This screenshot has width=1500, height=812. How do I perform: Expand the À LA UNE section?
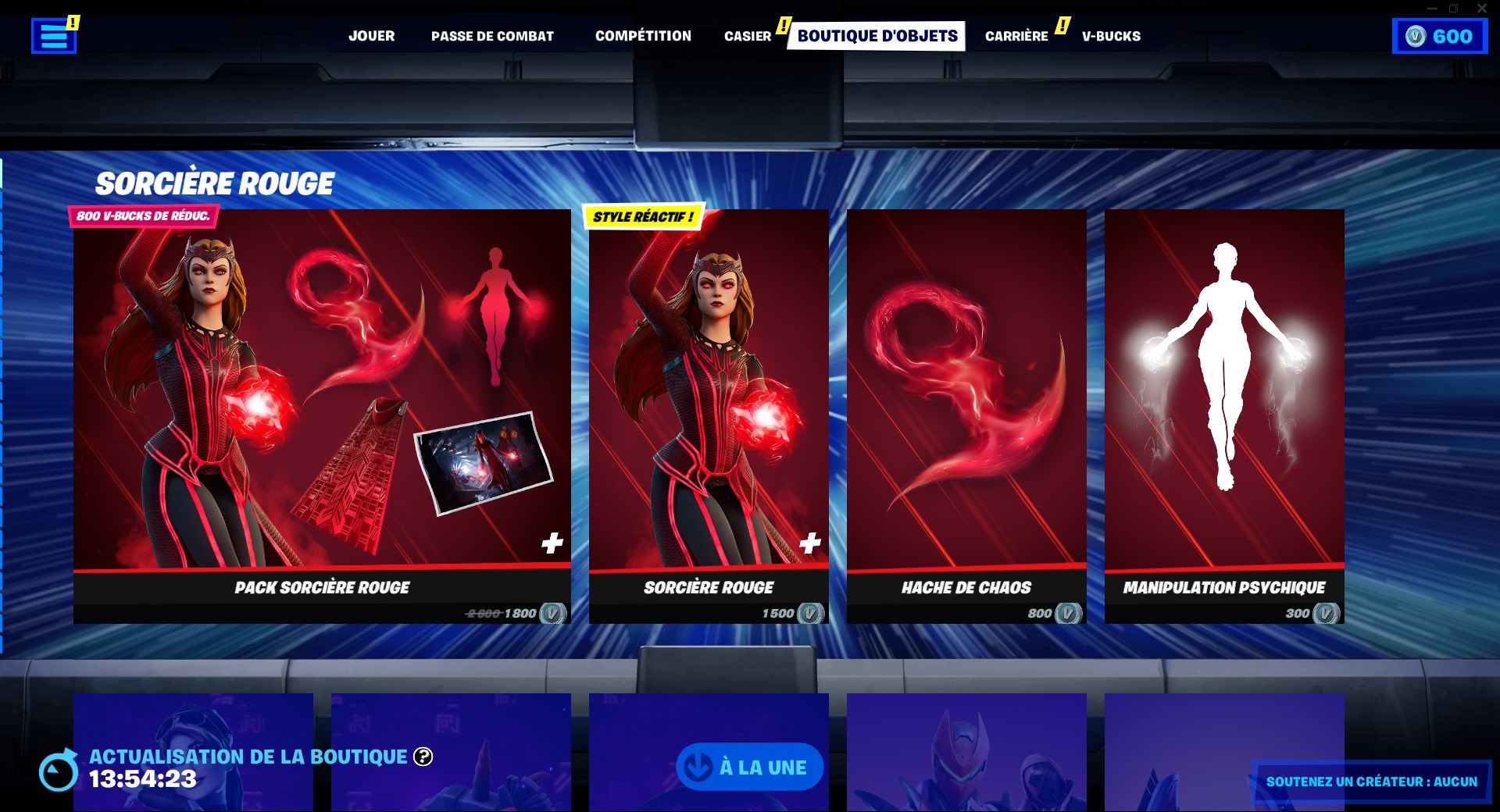(x=749, y=767)
